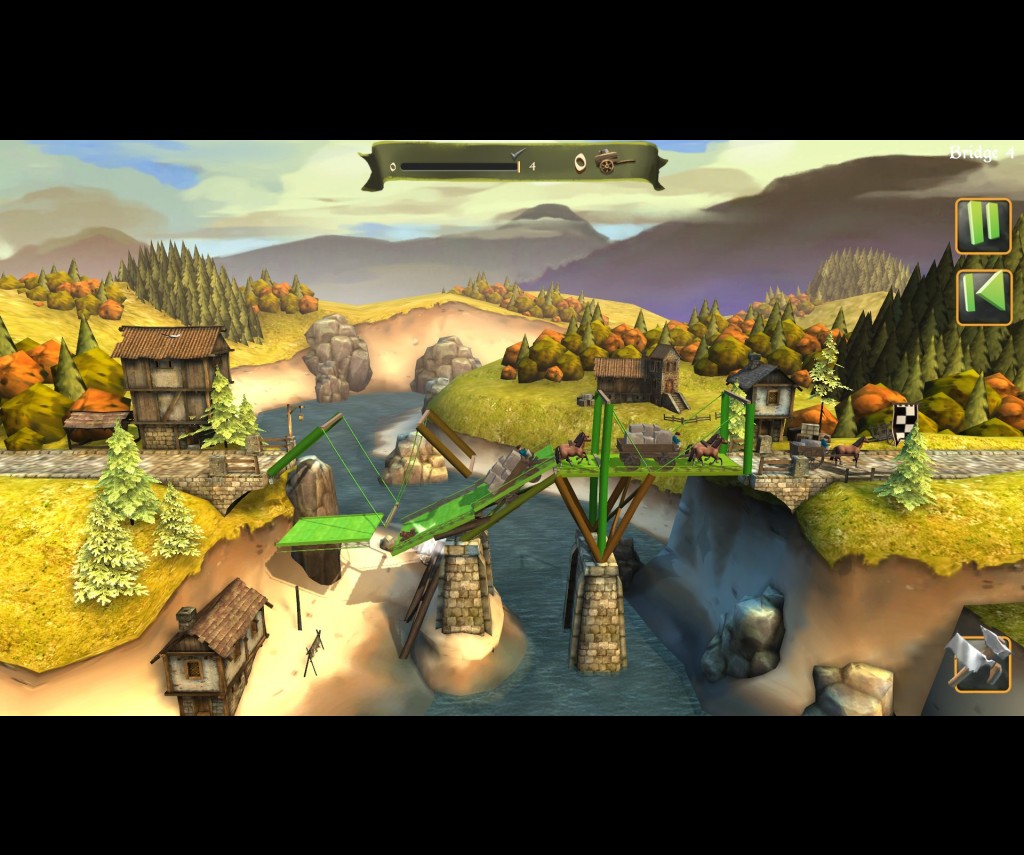Return to build mode via saw and hammer icon
Image resolution: width=1024 pixels, height=855 pixels.
981,660
